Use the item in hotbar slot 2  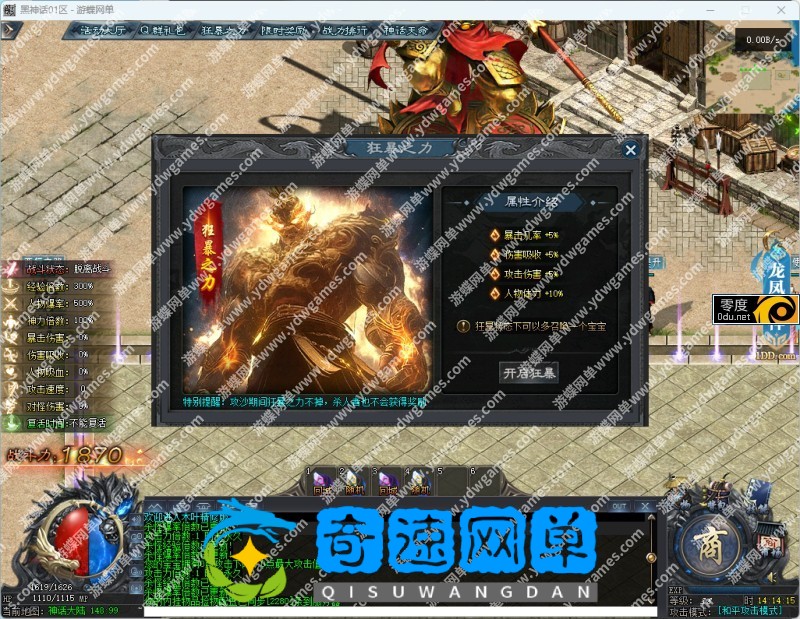point(355,483)
